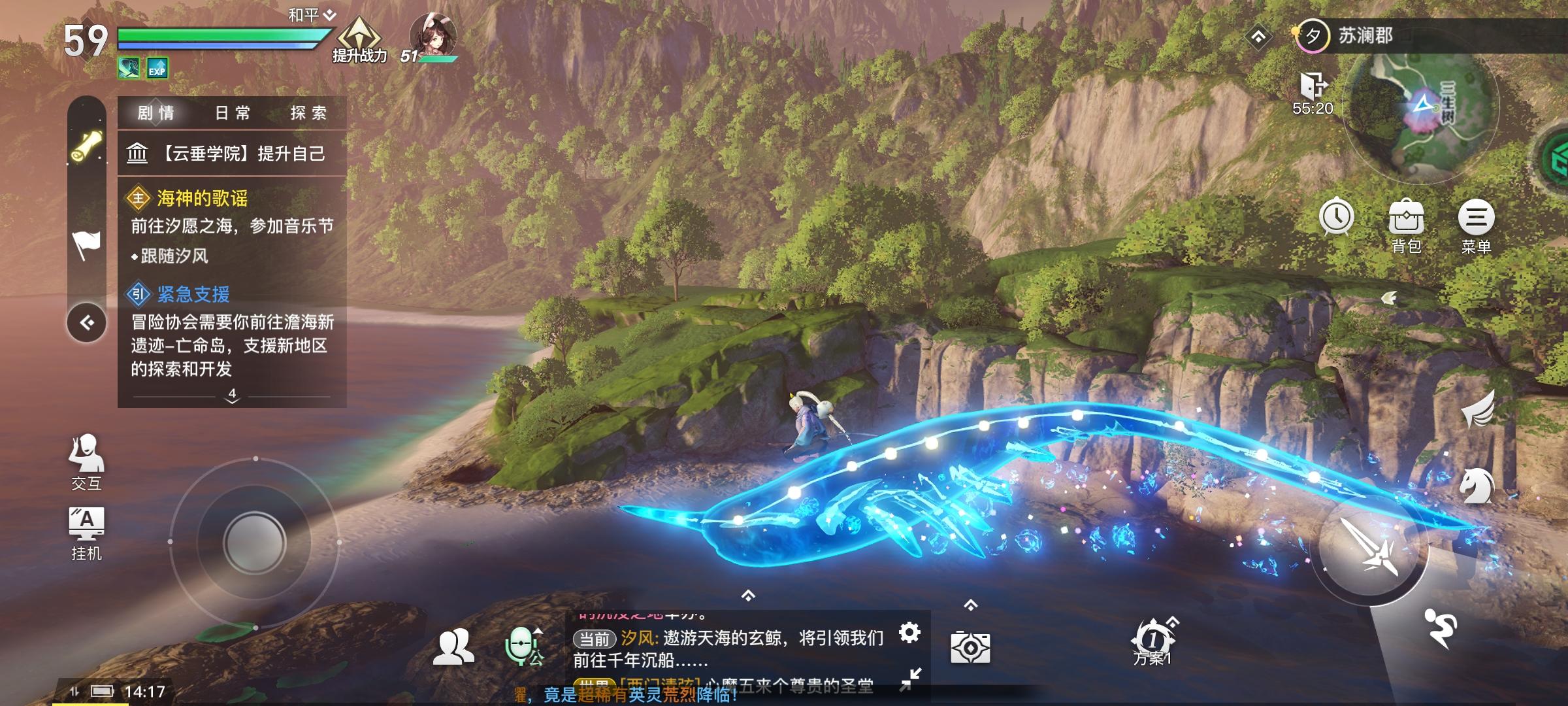The width and height of the screenshot is (1568, 706).
Task: Open chat settings gear
Action: tap(909, 632)
